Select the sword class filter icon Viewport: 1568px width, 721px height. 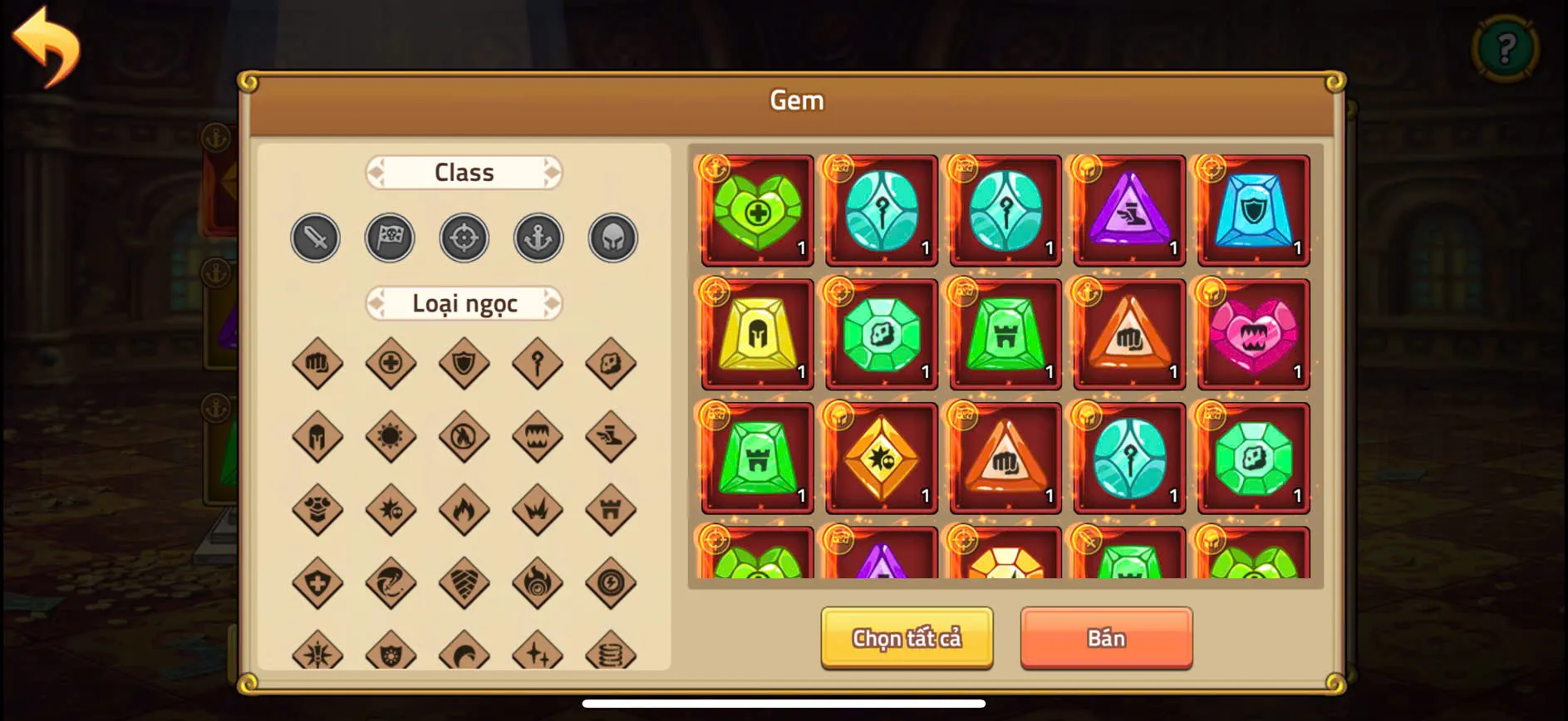click(315, 238)
